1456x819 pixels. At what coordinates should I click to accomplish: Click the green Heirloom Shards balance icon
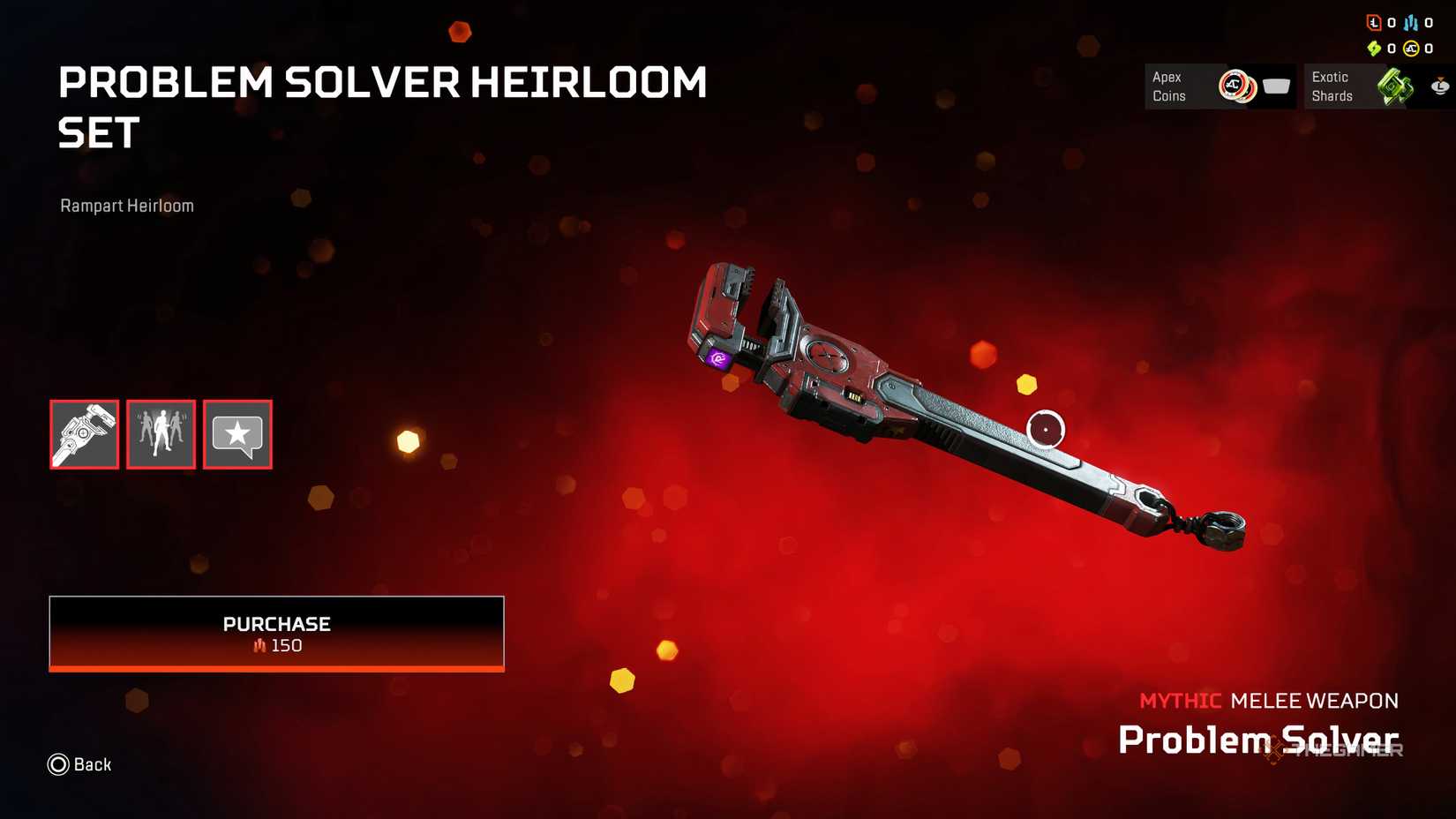[1375, 49]
